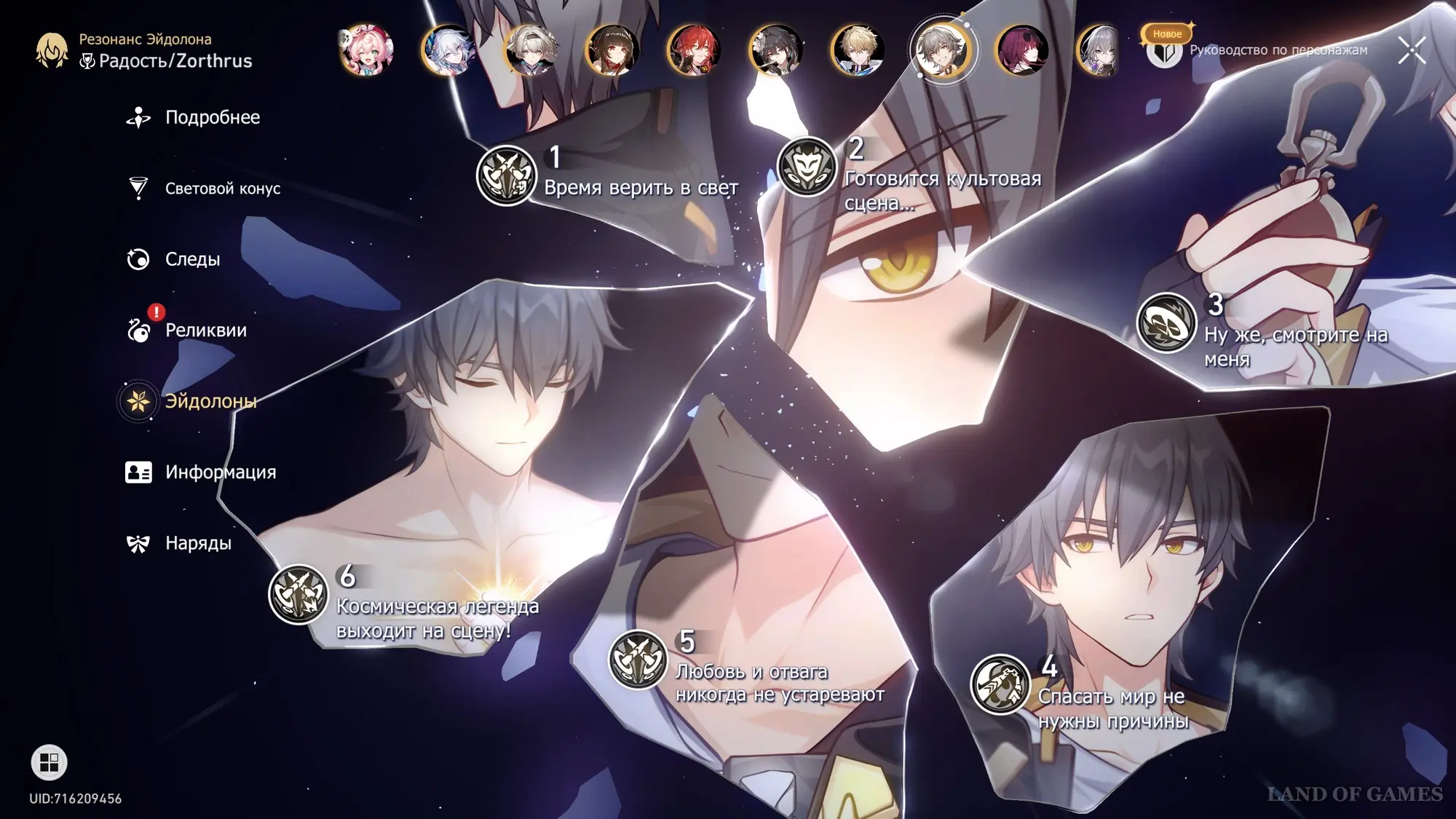Select Eidolon 1 Время верить в свет
1456x819 pixels.
pos(507,175)
